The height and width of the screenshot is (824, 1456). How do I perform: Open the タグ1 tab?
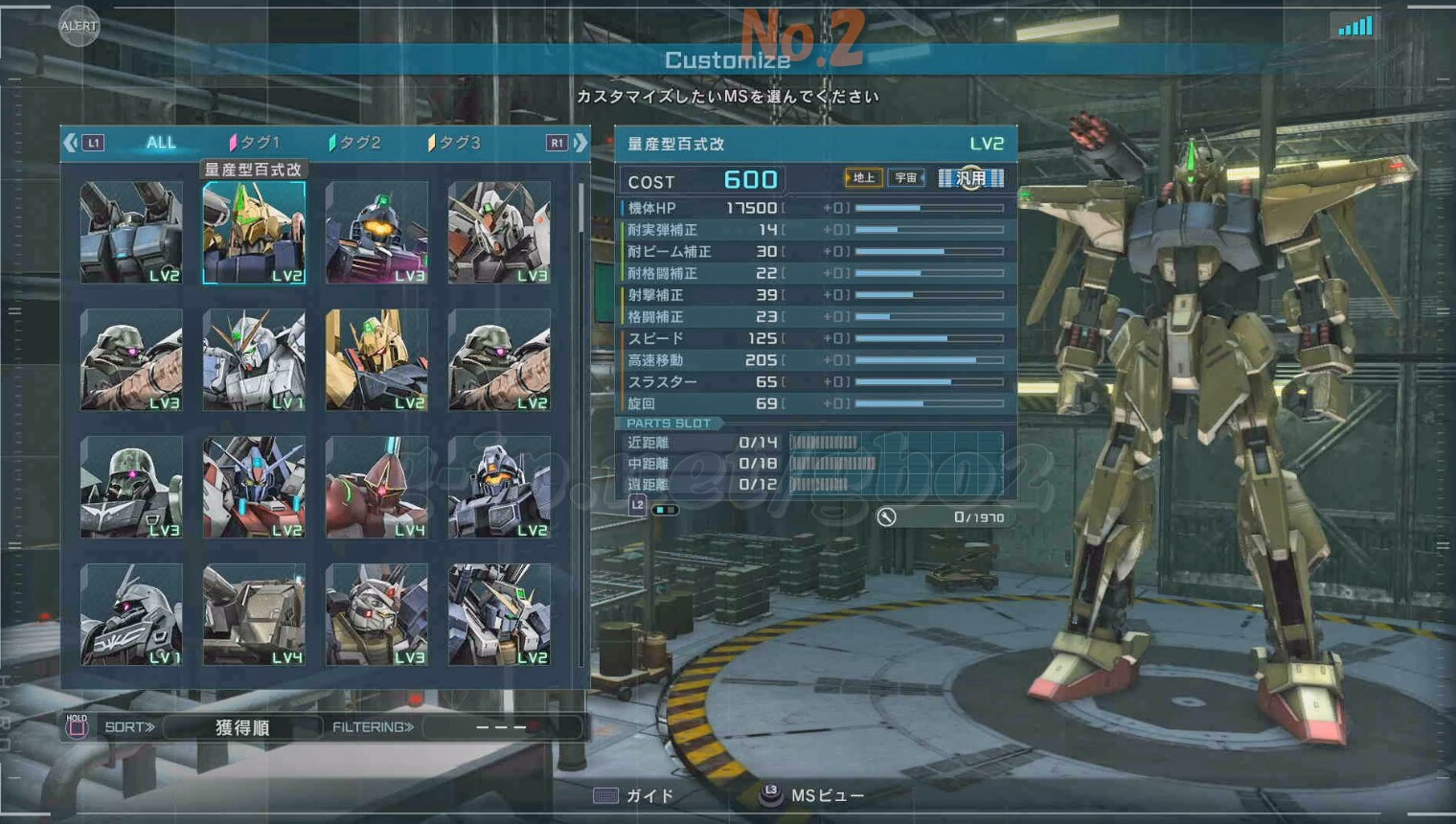[x=255, y=143]
